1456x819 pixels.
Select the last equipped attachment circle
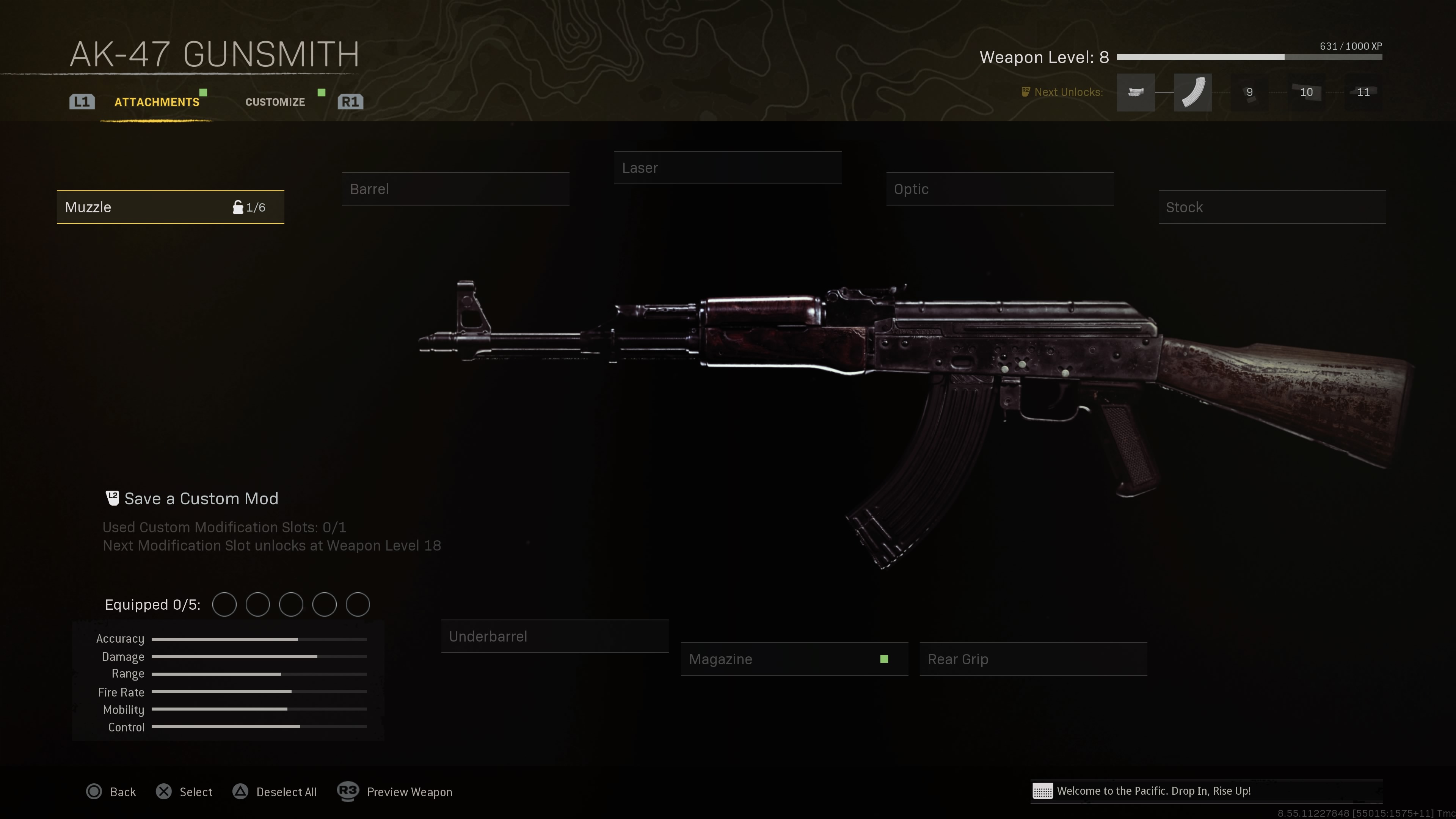[358, 604]
